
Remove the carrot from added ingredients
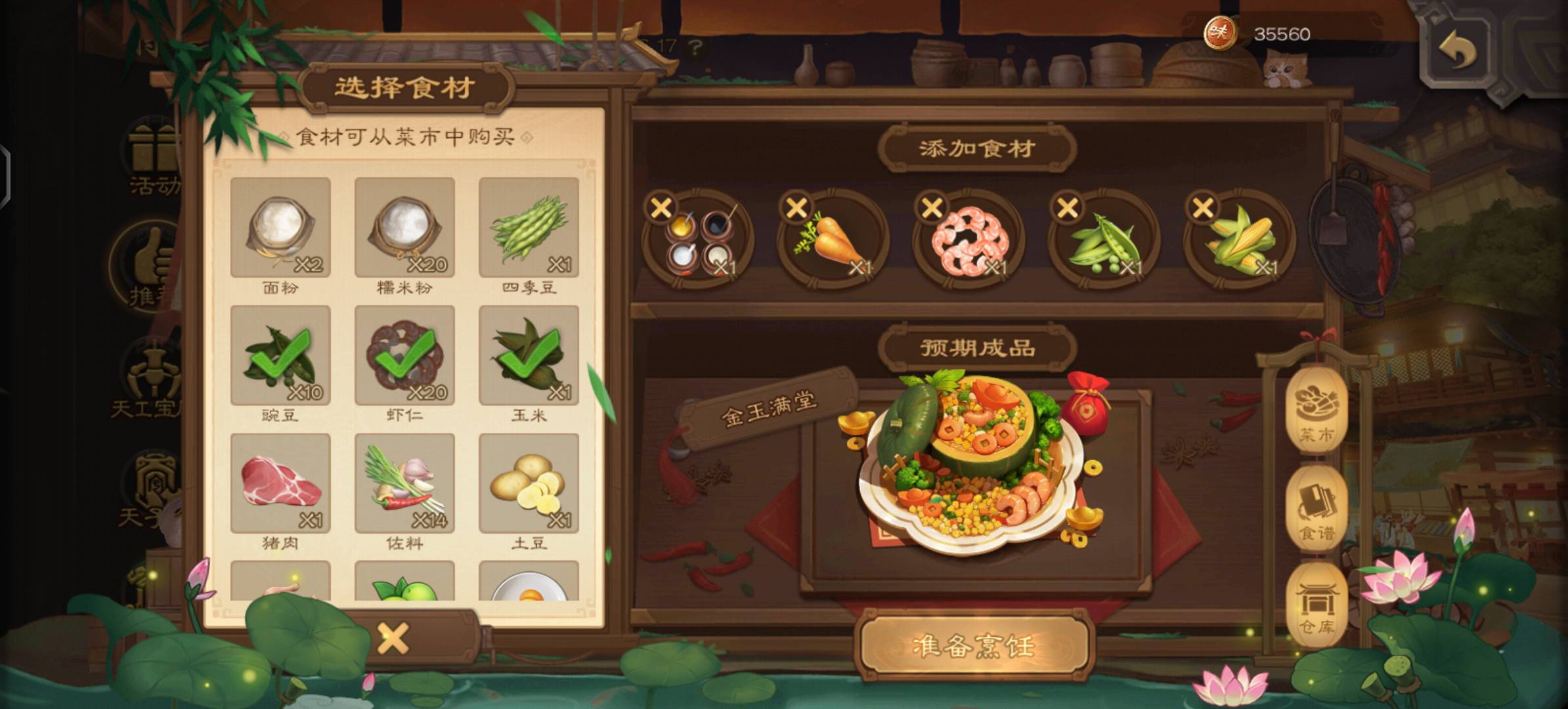pos(796,208)
